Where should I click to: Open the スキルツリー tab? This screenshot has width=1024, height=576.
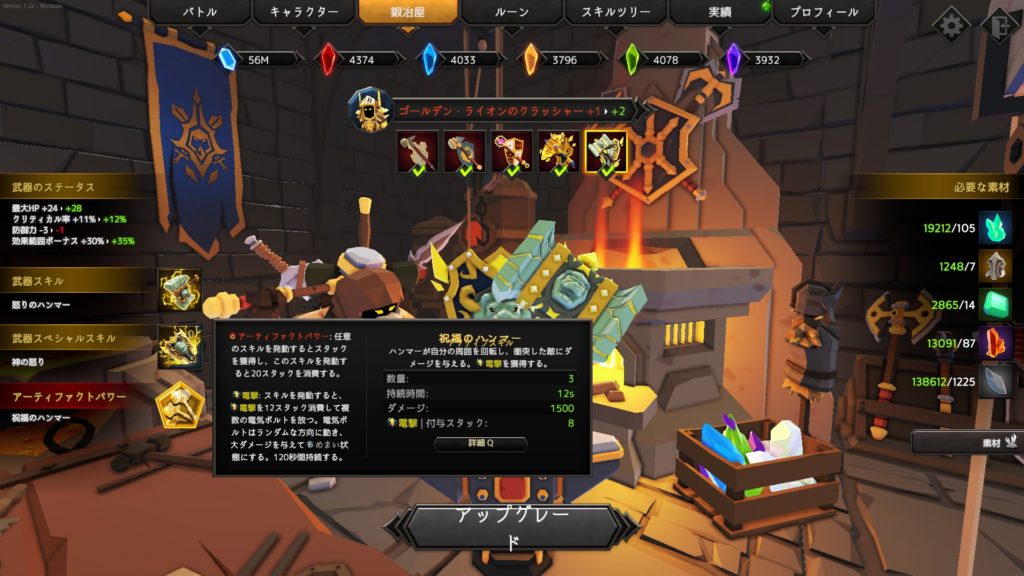(615, 13)
